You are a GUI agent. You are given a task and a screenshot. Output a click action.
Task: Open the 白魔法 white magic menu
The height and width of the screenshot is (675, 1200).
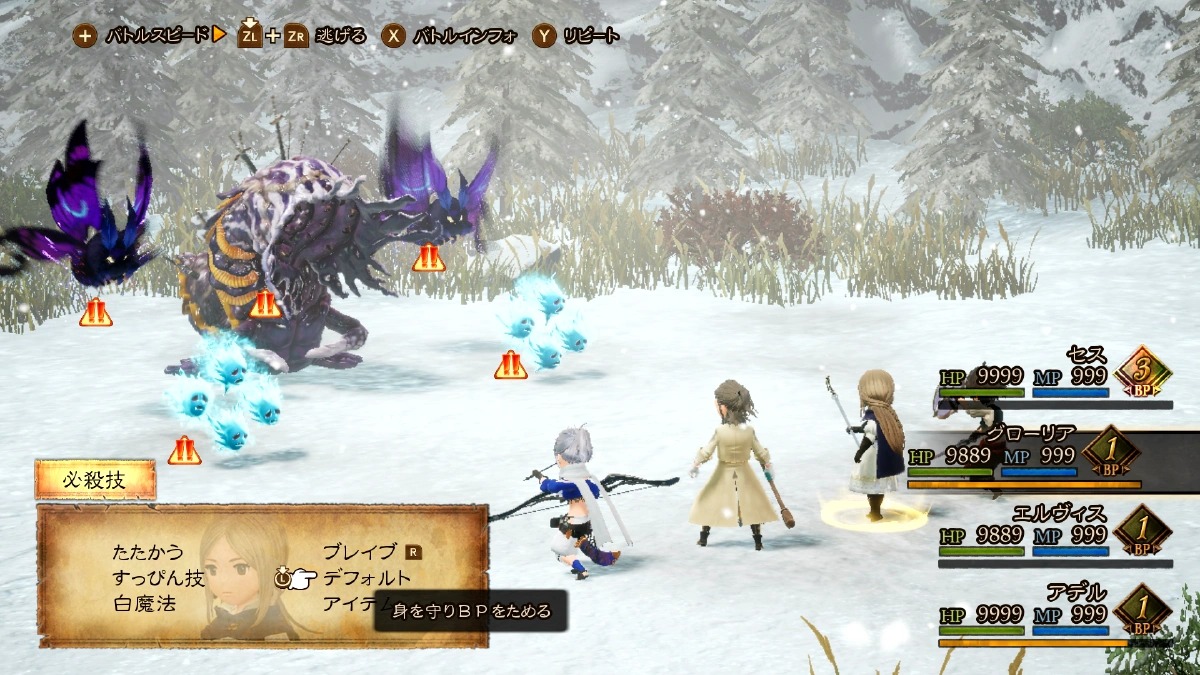(x=147, y=604)
